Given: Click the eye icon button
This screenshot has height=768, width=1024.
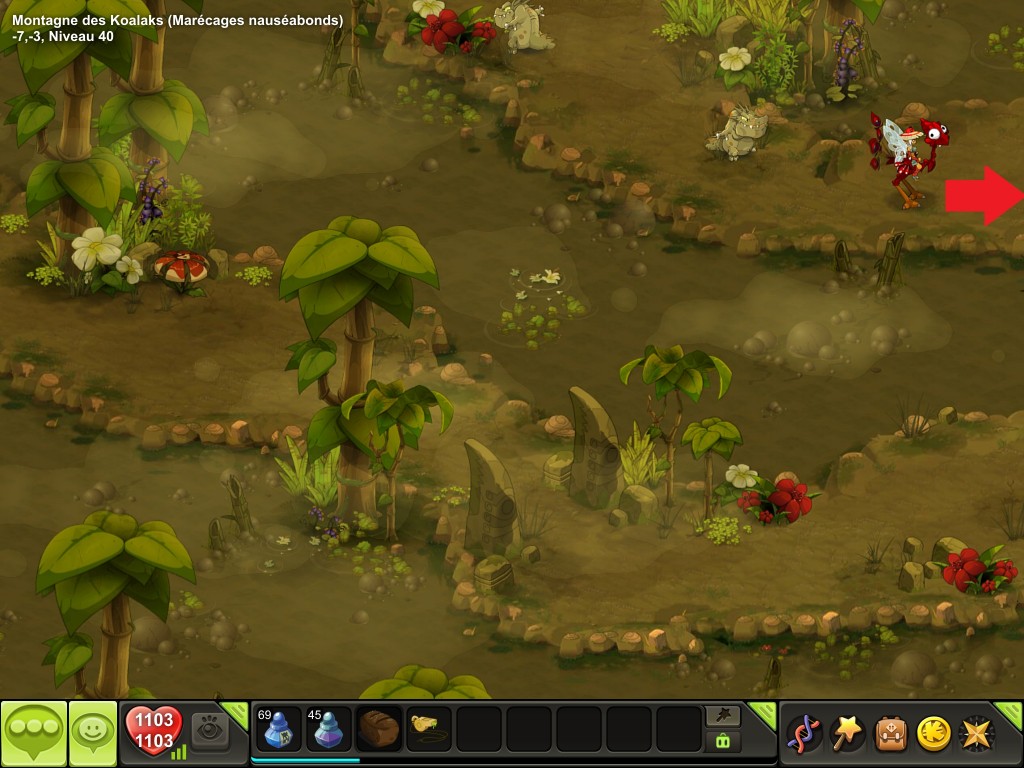Looking at the screenshot, I should coord(210,730).
